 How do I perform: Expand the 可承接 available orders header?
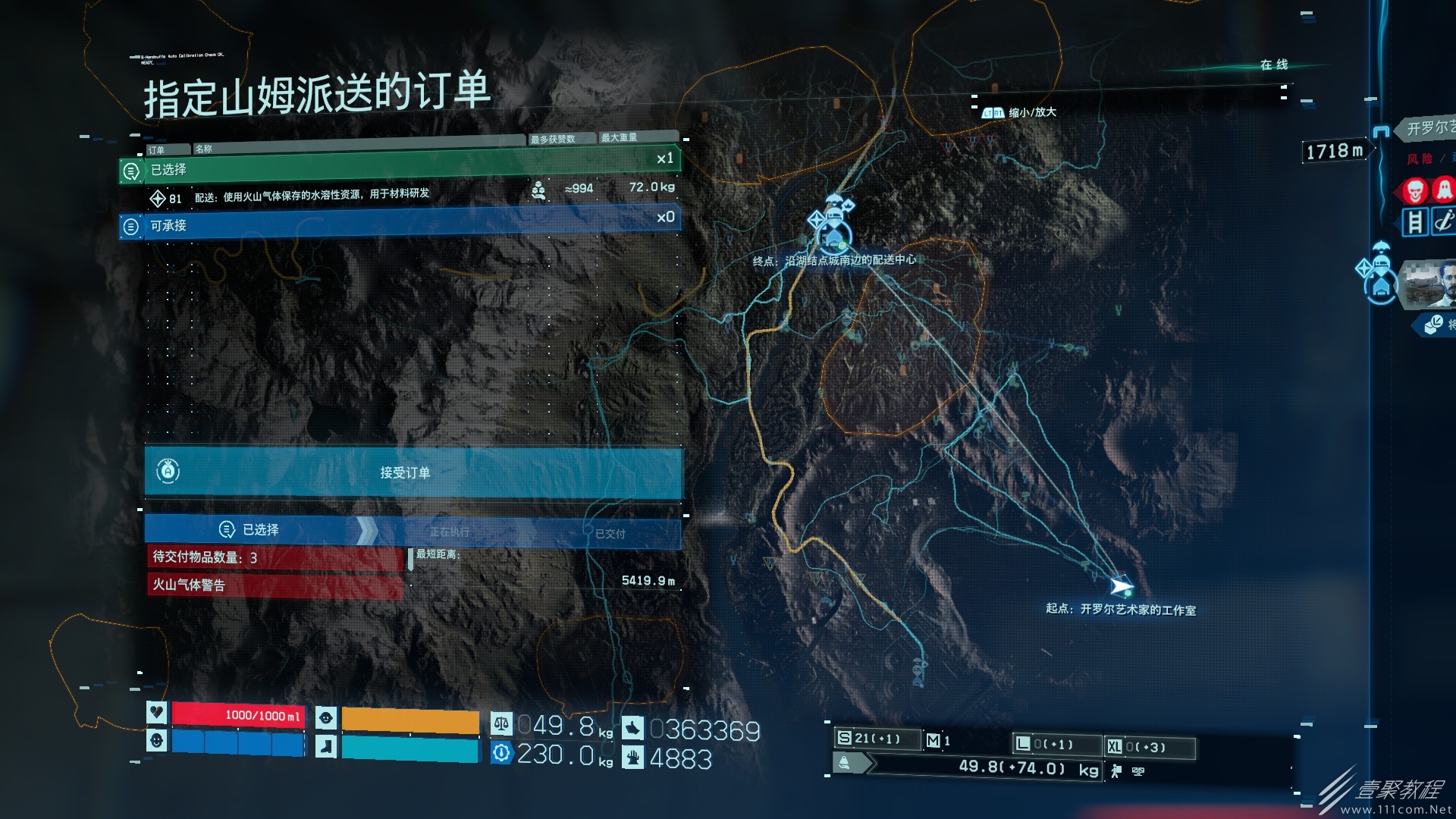(x=400, y=224)
